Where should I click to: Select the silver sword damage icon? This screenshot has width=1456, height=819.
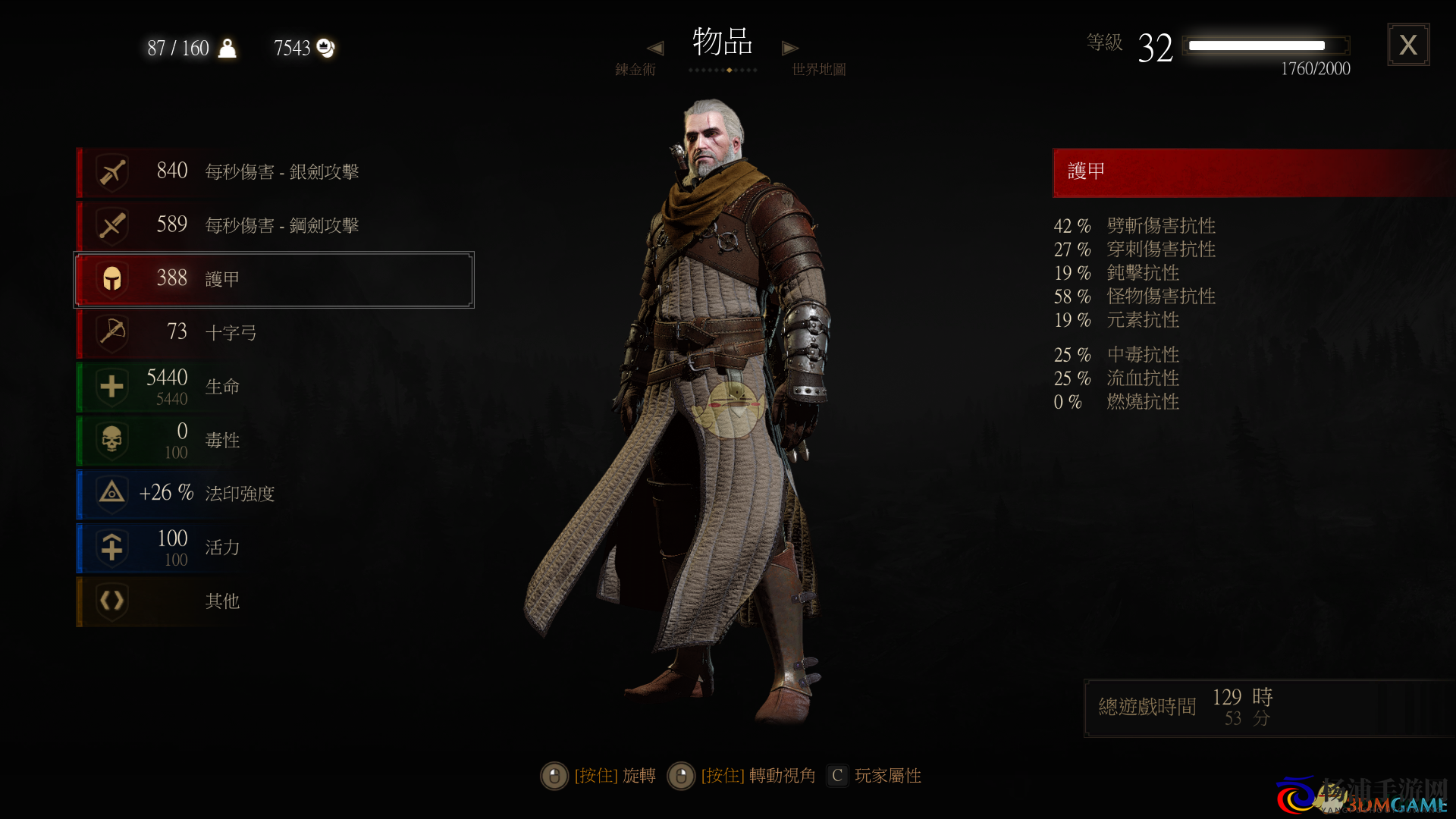(x=111, y=171)
